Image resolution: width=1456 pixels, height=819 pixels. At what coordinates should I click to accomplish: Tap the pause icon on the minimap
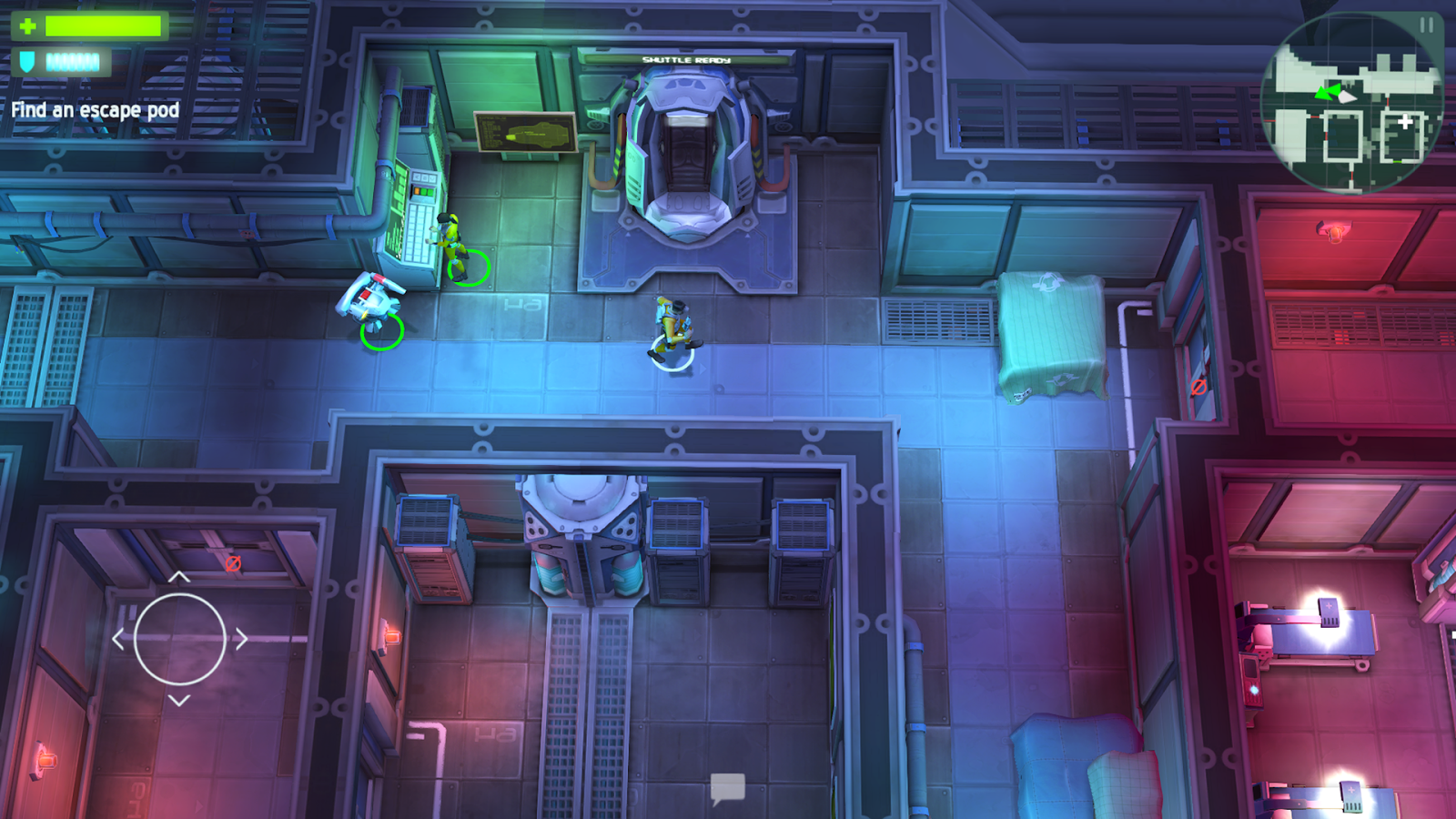pos(1426,25)
